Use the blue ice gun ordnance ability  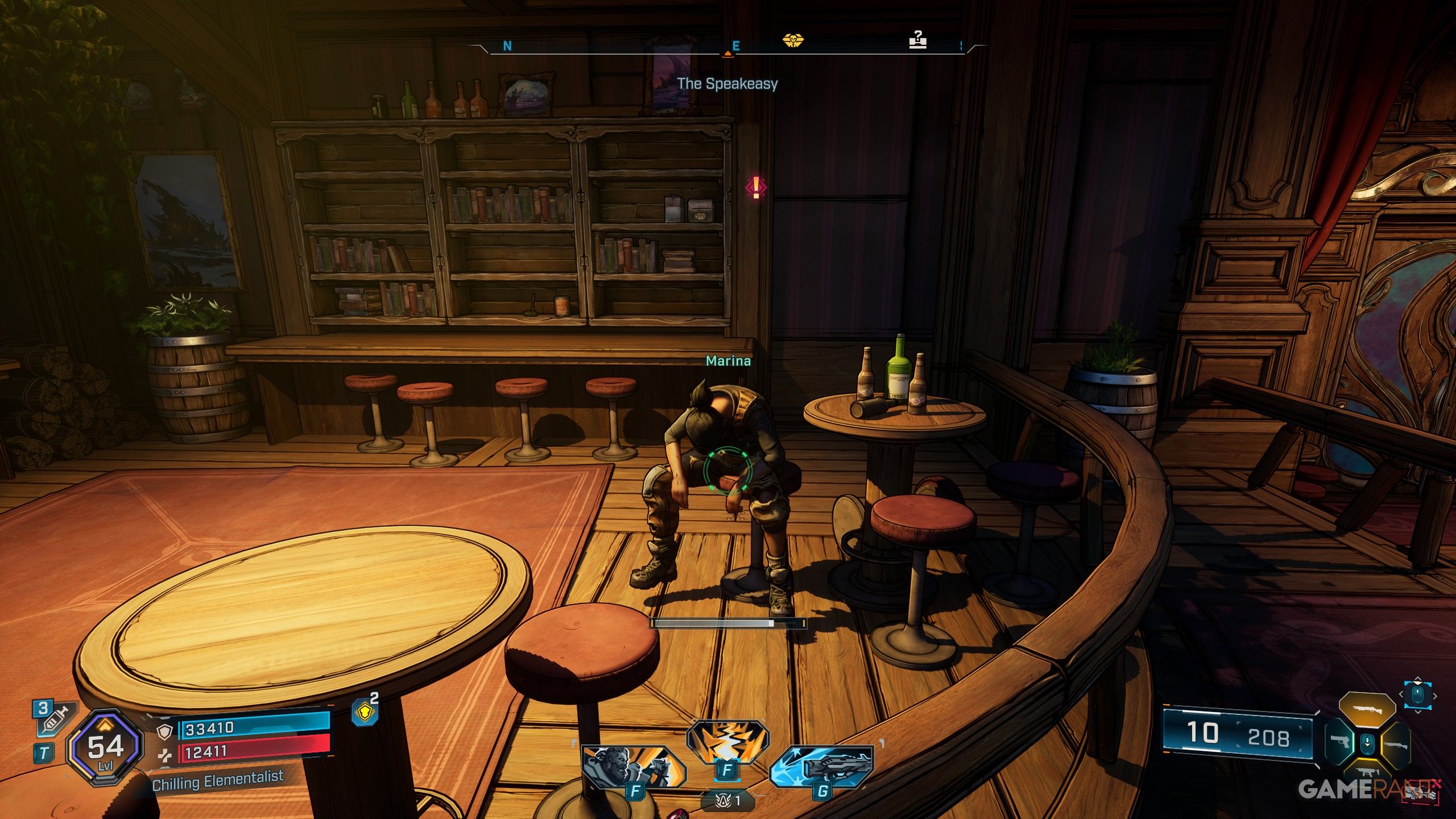click(822, 766)
